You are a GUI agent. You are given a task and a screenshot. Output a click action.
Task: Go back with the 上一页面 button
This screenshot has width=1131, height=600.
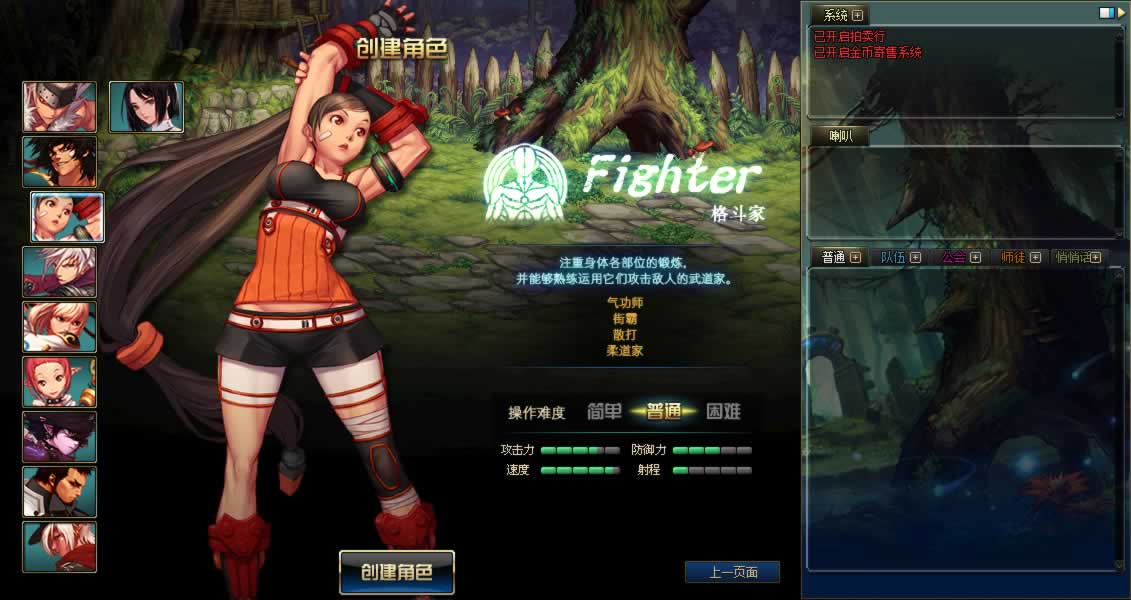[732, 572]
